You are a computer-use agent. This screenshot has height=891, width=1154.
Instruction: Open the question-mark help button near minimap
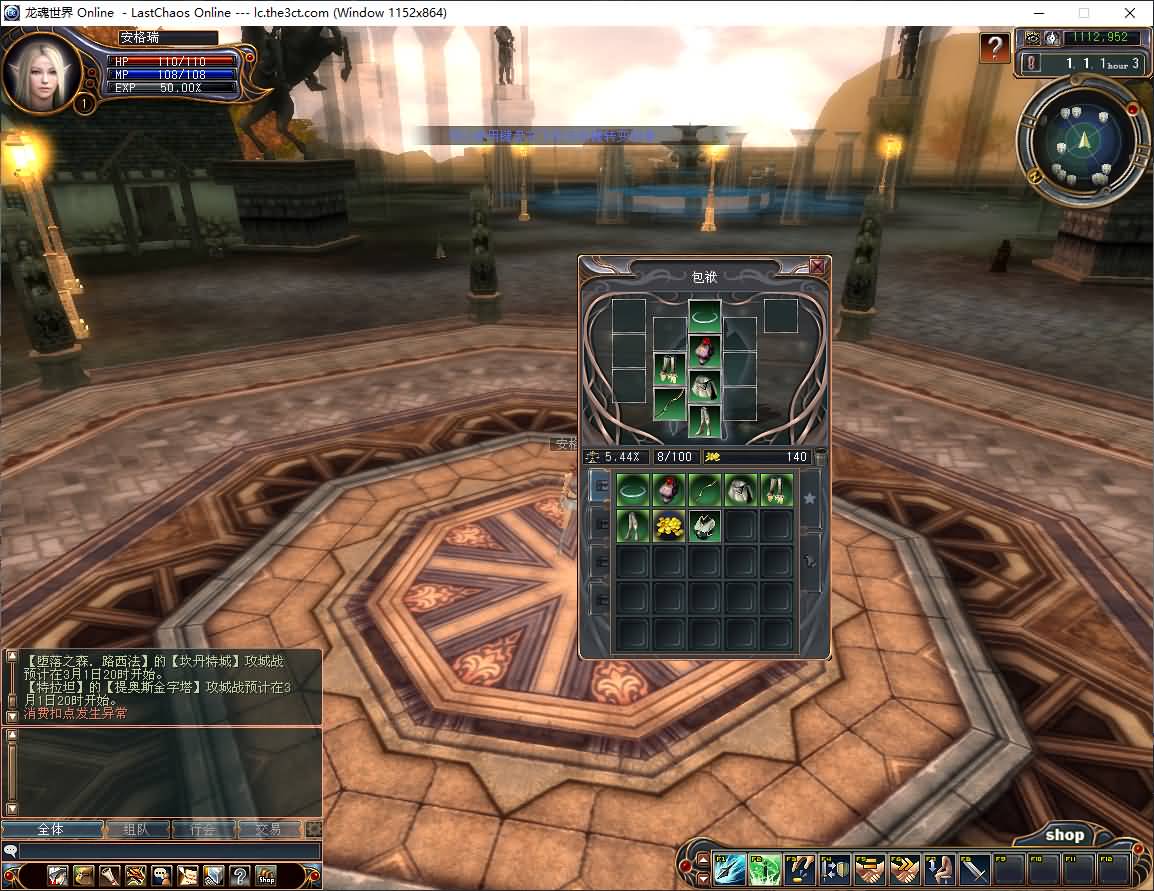pos(993,47)
